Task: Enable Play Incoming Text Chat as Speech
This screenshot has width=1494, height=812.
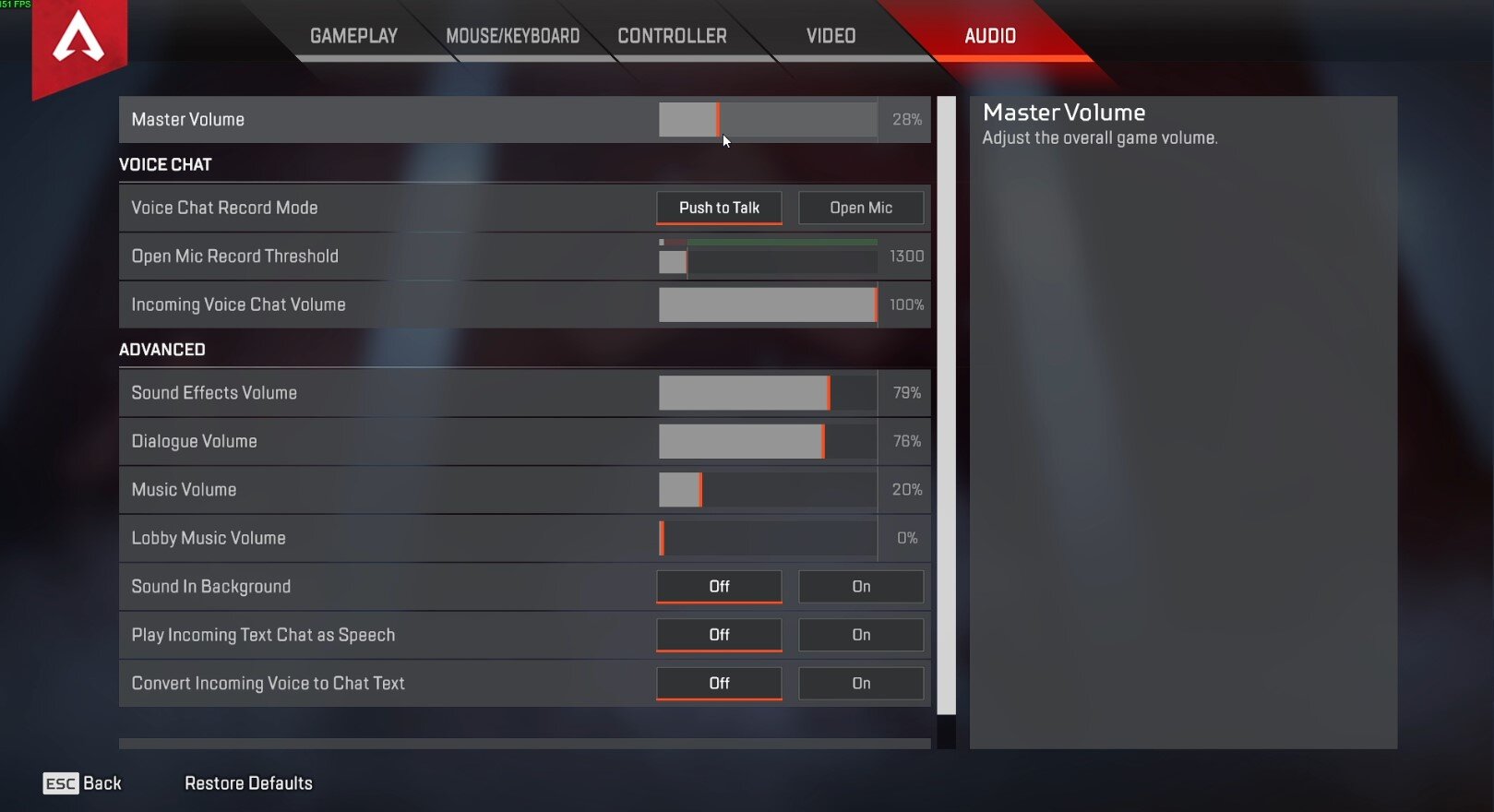Action: (x=860, y=635)
